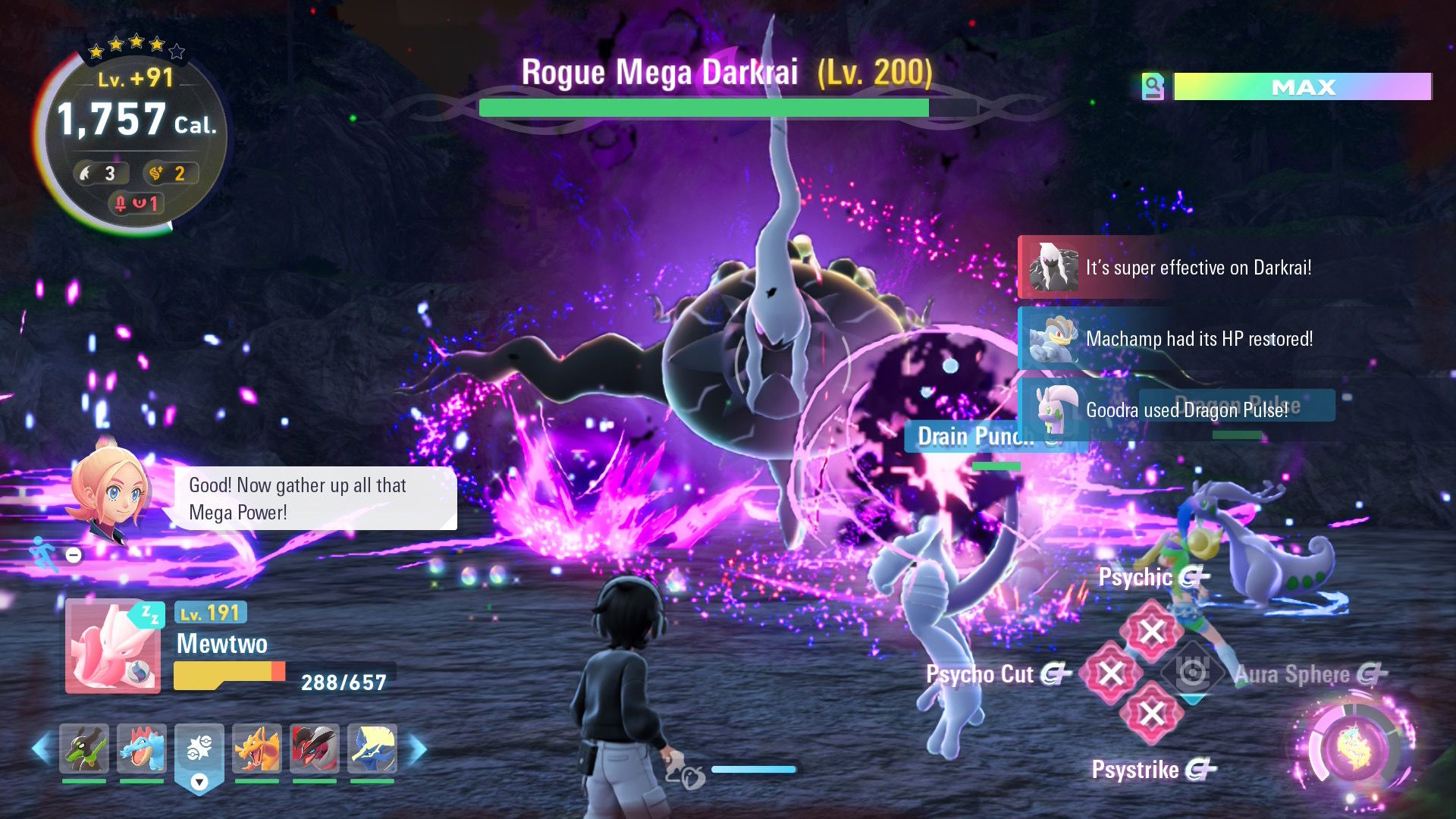This screenshot has width=1456, height=819.
Task: Choose Charizard from the party bar
Action: click(x=257, y=748)
